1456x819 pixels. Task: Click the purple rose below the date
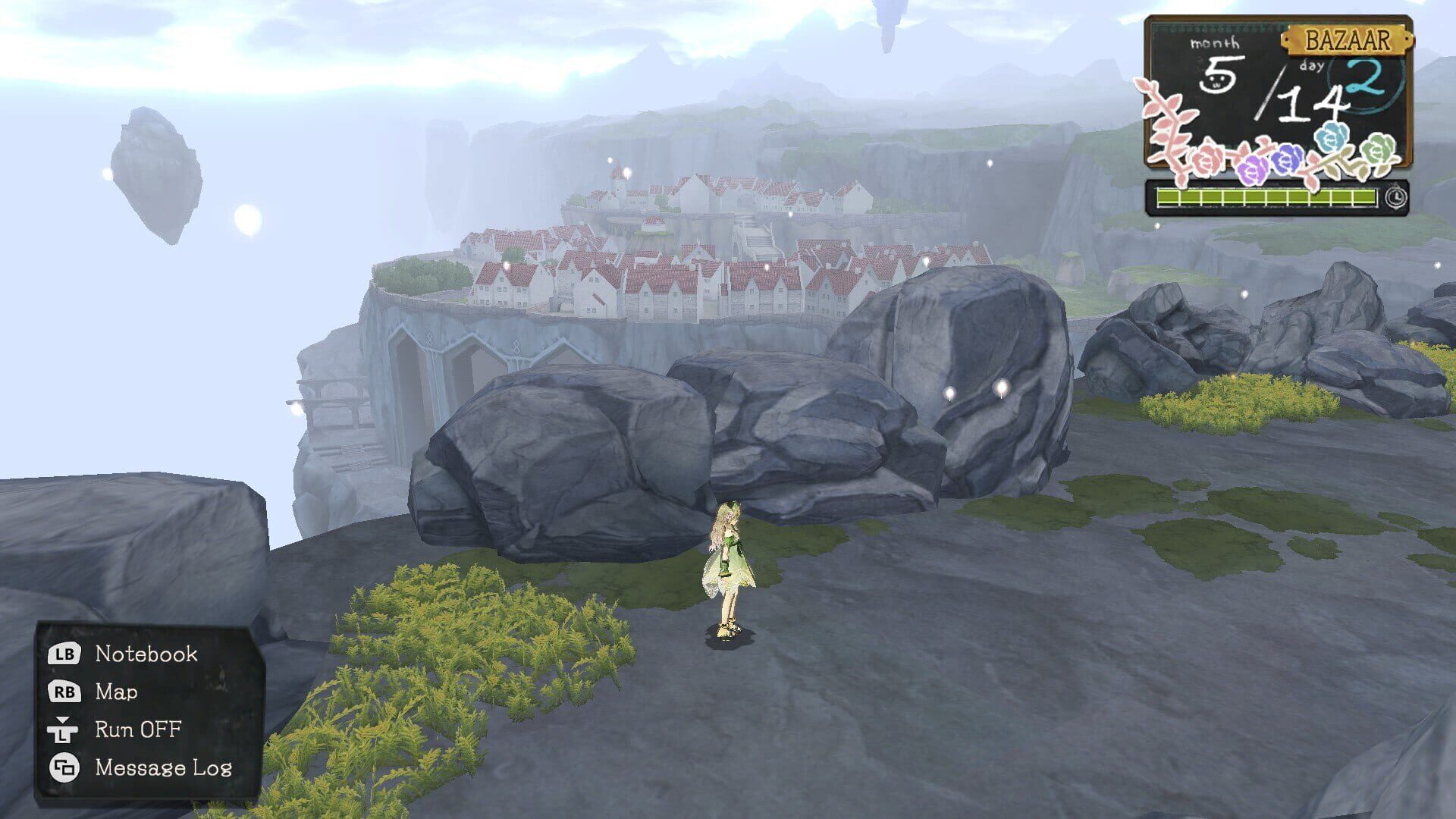tap(1253, 169)
